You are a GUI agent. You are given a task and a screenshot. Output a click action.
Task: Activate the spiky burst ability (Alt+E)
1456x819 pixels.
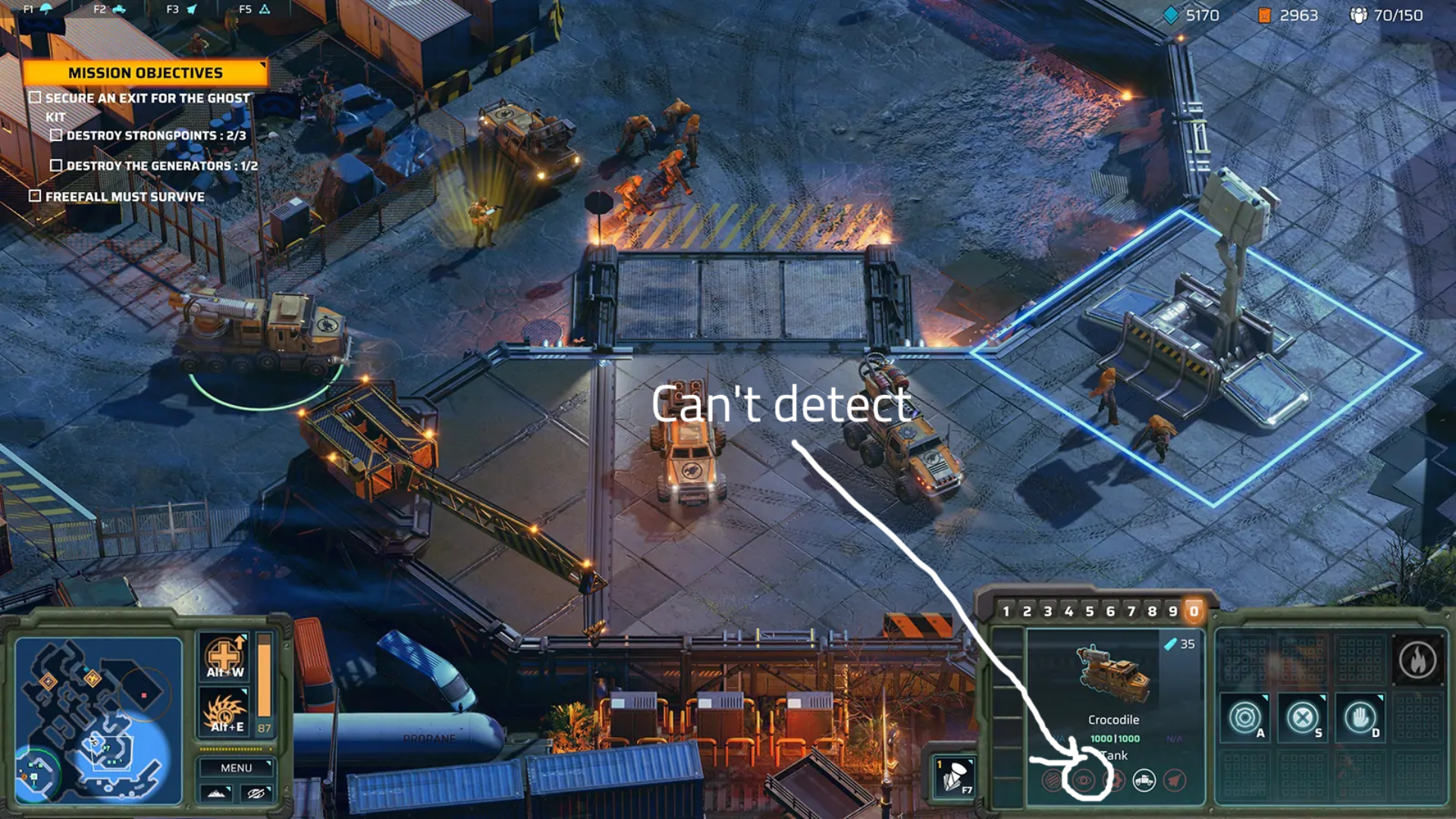(x=224, y=713)
